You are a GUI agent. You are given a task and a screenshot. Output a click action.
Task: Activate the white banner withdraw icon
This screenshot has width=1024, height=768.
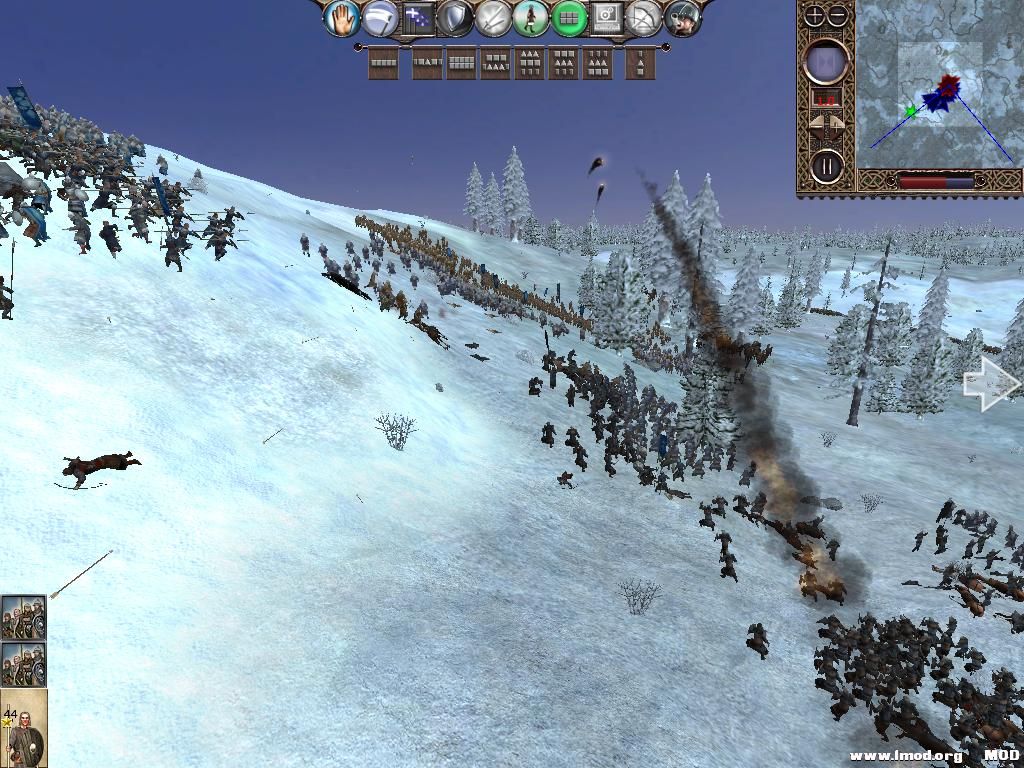(x=380, y=18)
